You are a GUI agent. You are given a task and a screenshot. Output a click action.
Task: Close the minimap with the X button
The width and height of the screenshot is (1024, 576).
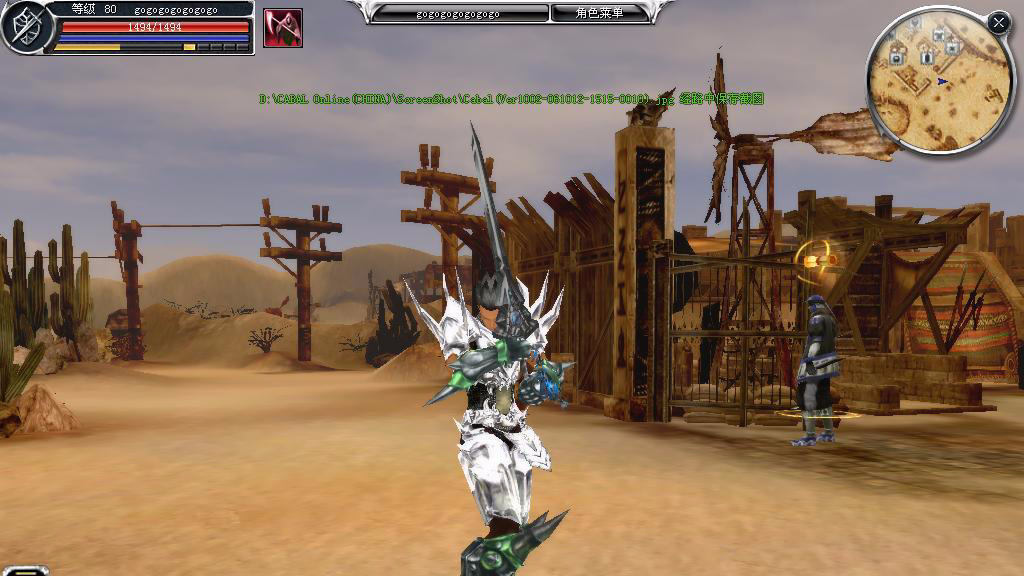pyautogui.click(x=998, y=22)
